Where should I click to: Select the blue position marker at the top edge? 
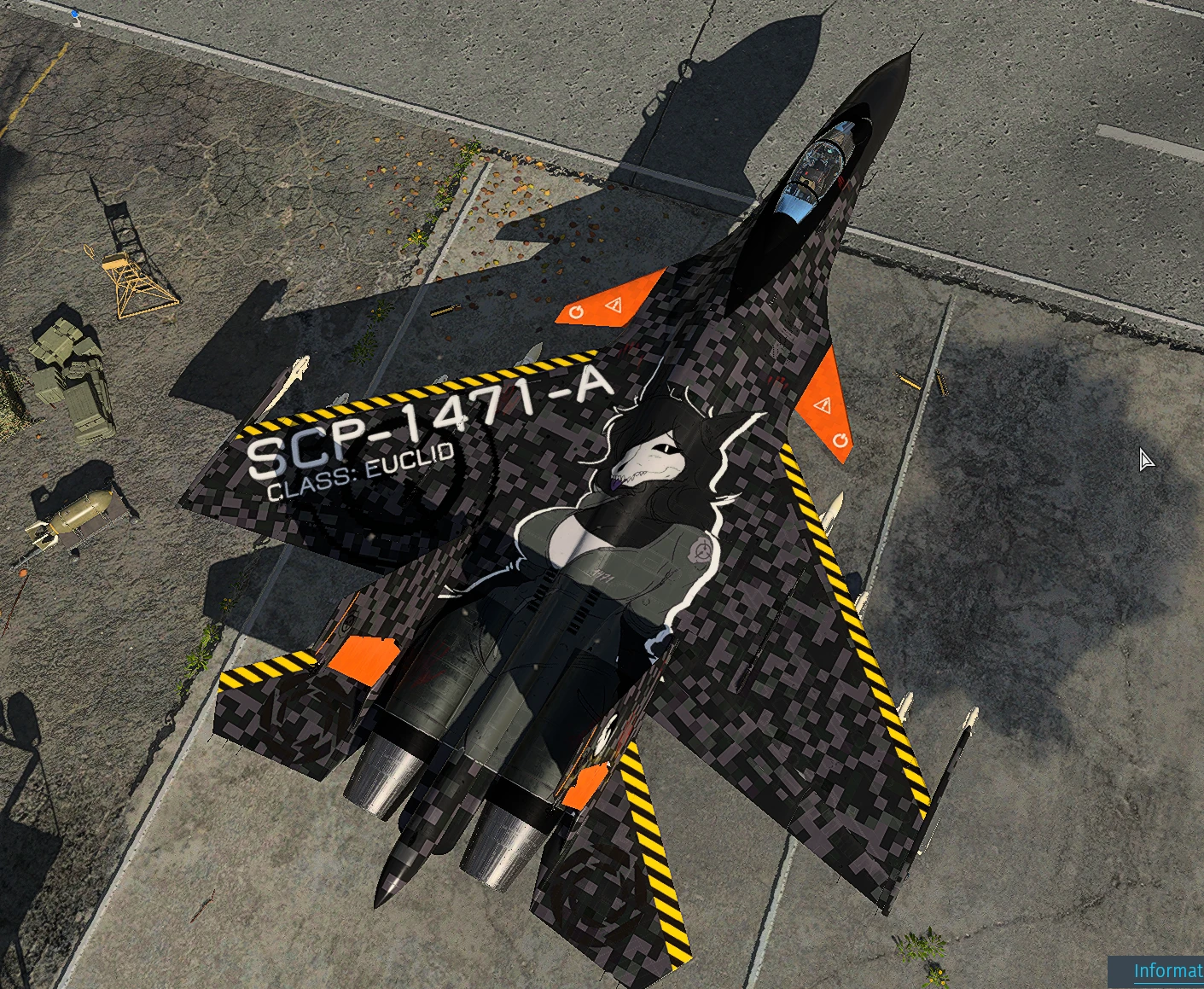[75, 14]
